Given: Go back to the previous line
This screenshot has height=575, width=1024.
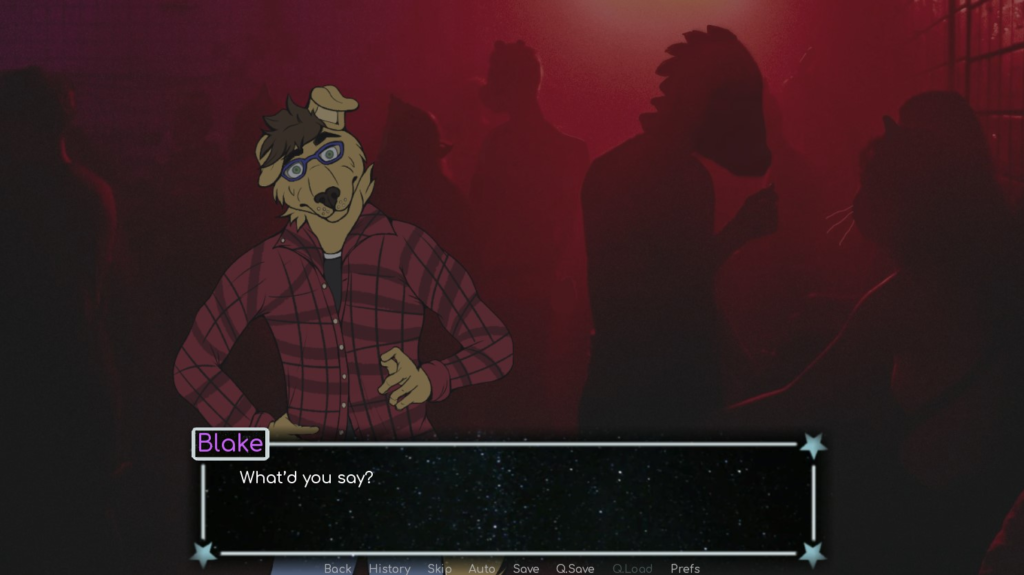Looking at the screenshot, I should pos(338,568).
